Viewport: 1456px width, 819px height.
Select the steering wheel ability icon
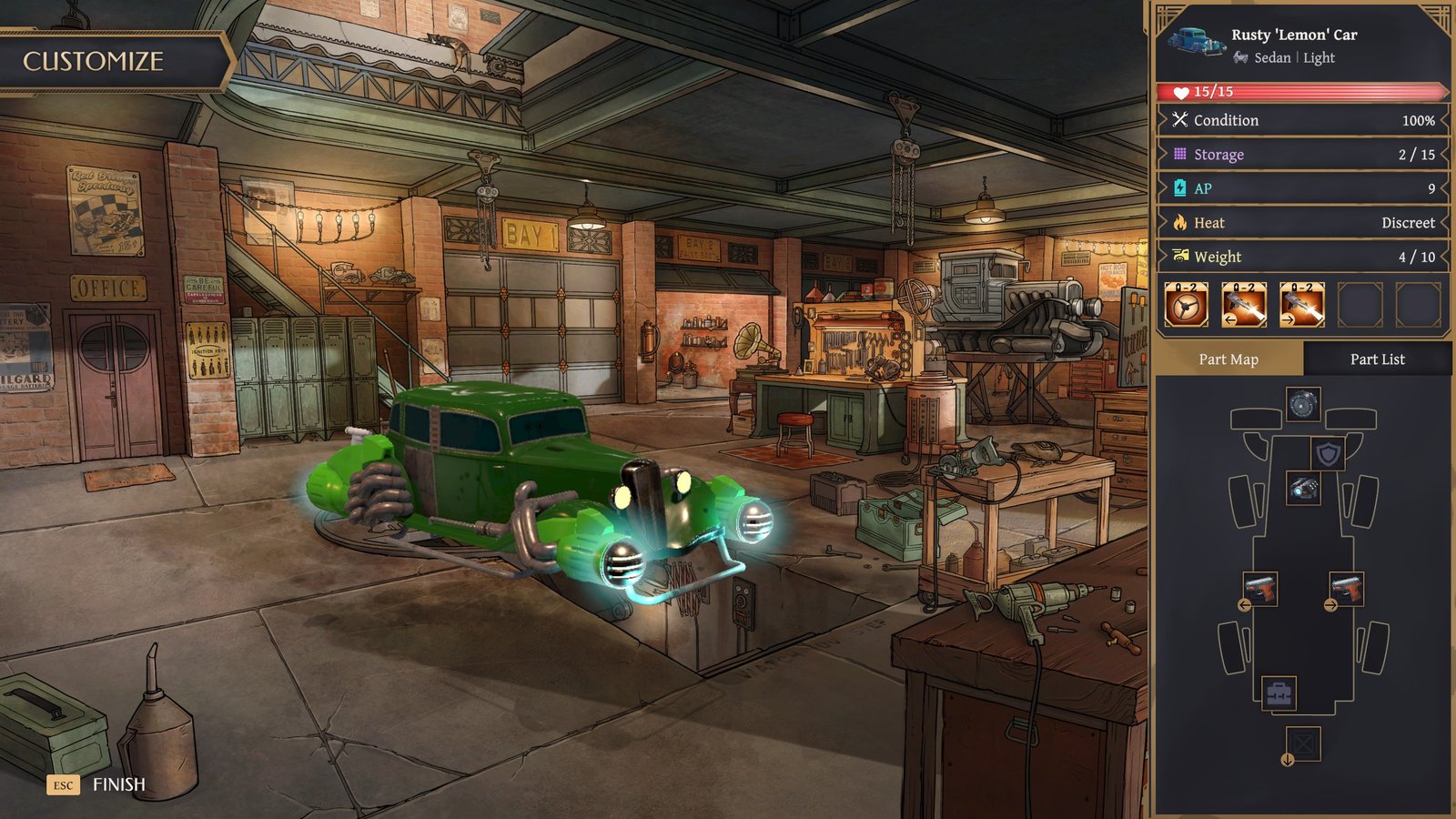coord(1186,304)
